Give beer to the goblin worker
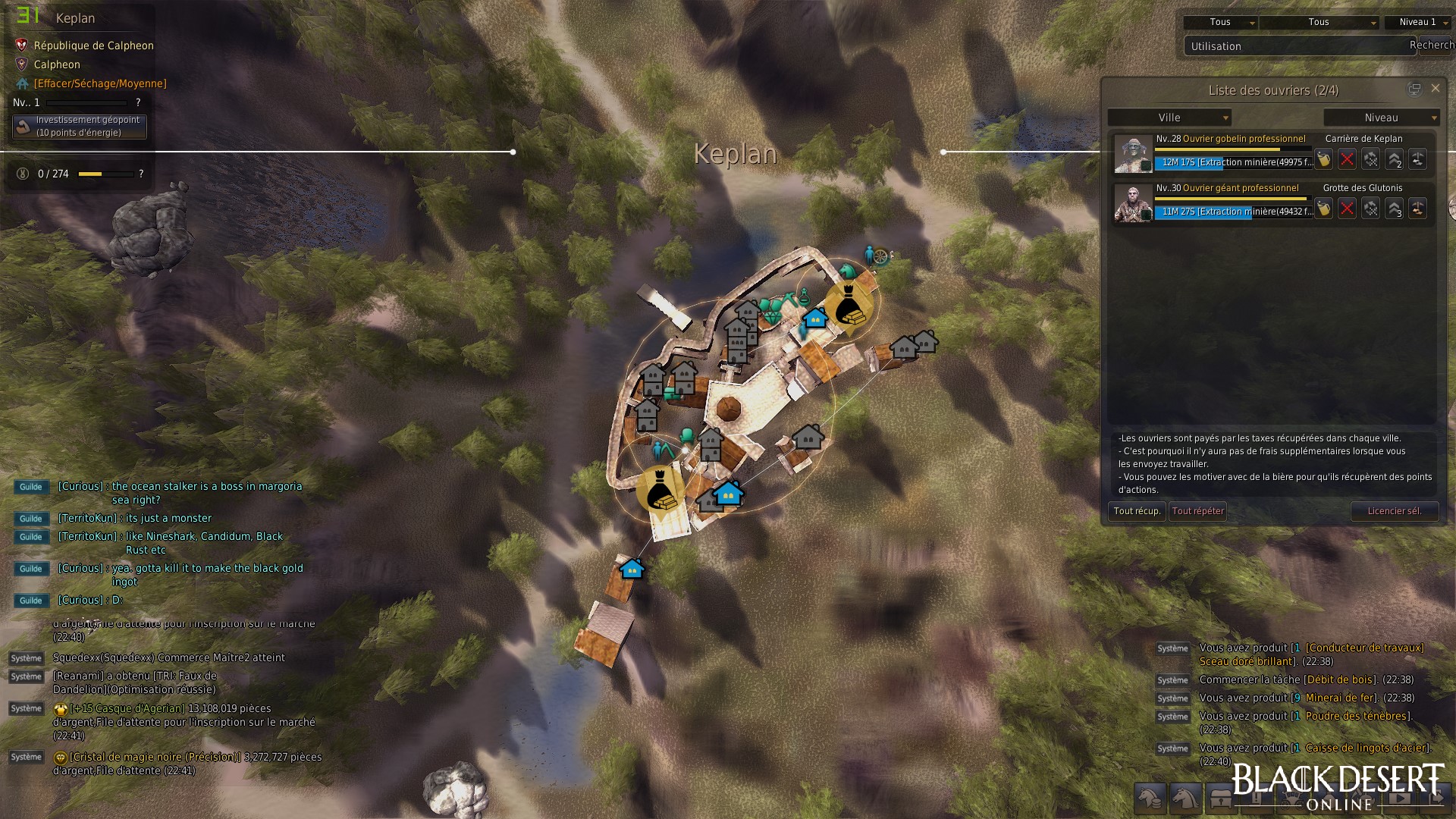1456x819 pixels. (x=1323, y=159)
